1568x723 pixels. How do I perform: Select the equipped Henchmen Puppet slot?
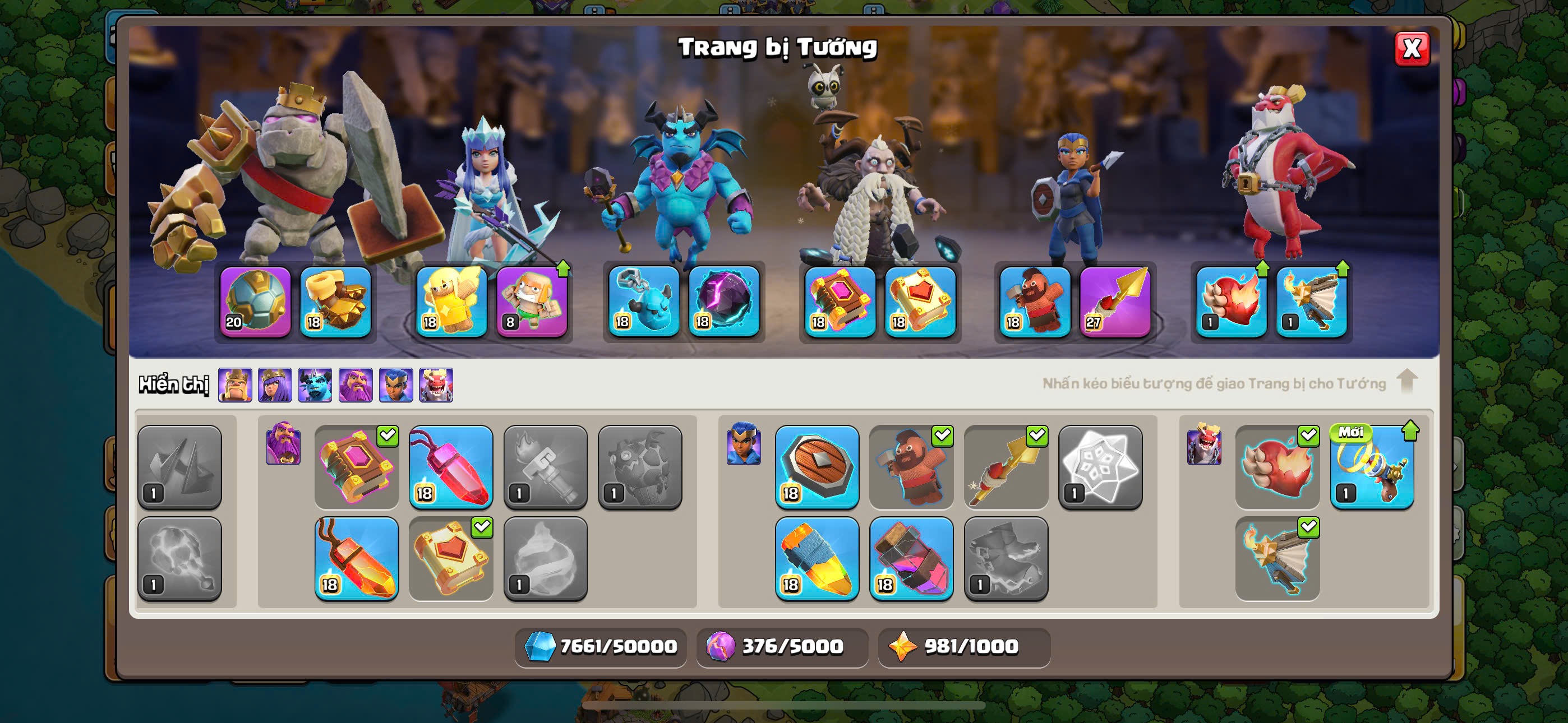pyautogui.click(x=643, y=302)
